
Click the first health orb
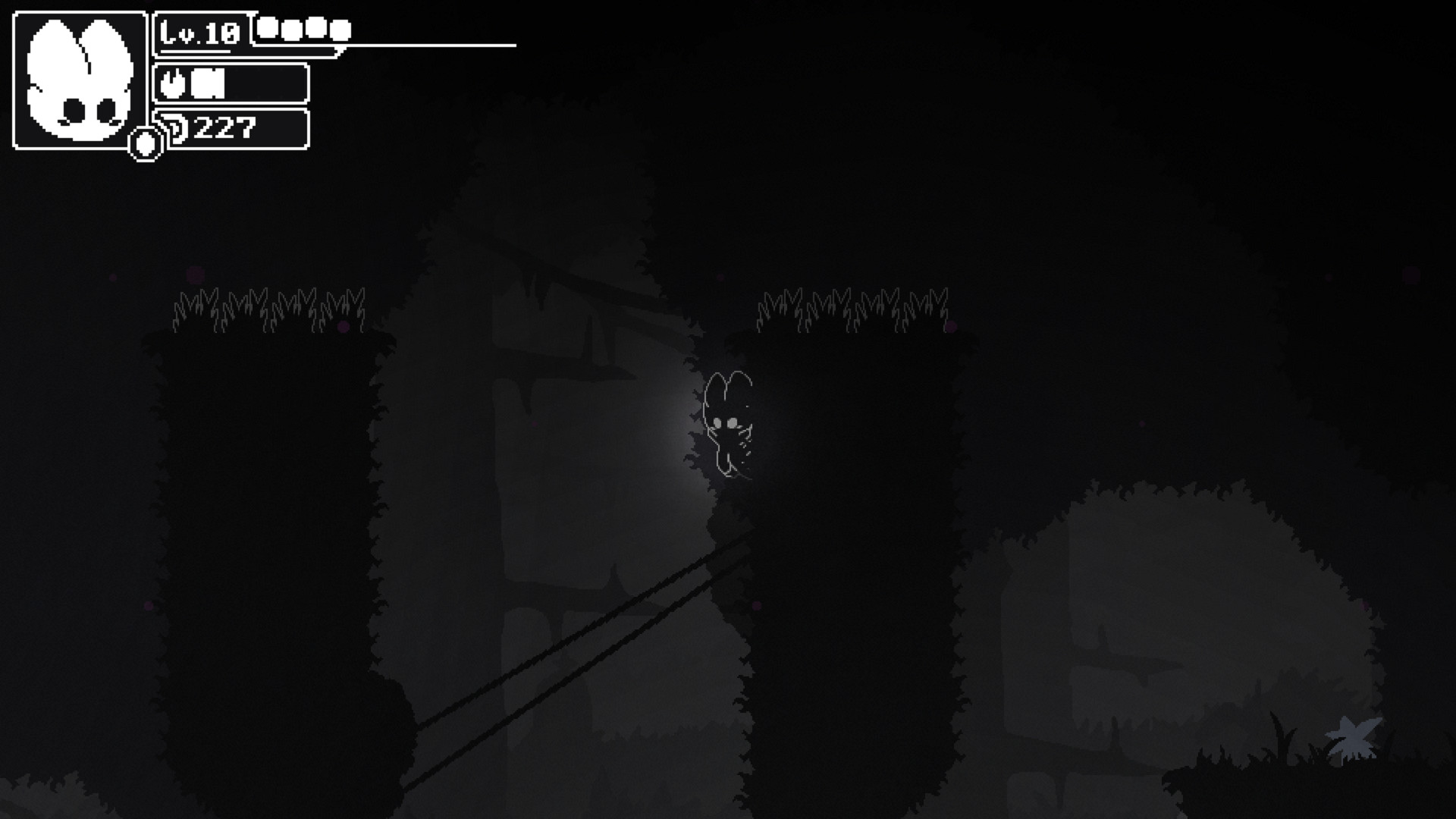(265, 29)
